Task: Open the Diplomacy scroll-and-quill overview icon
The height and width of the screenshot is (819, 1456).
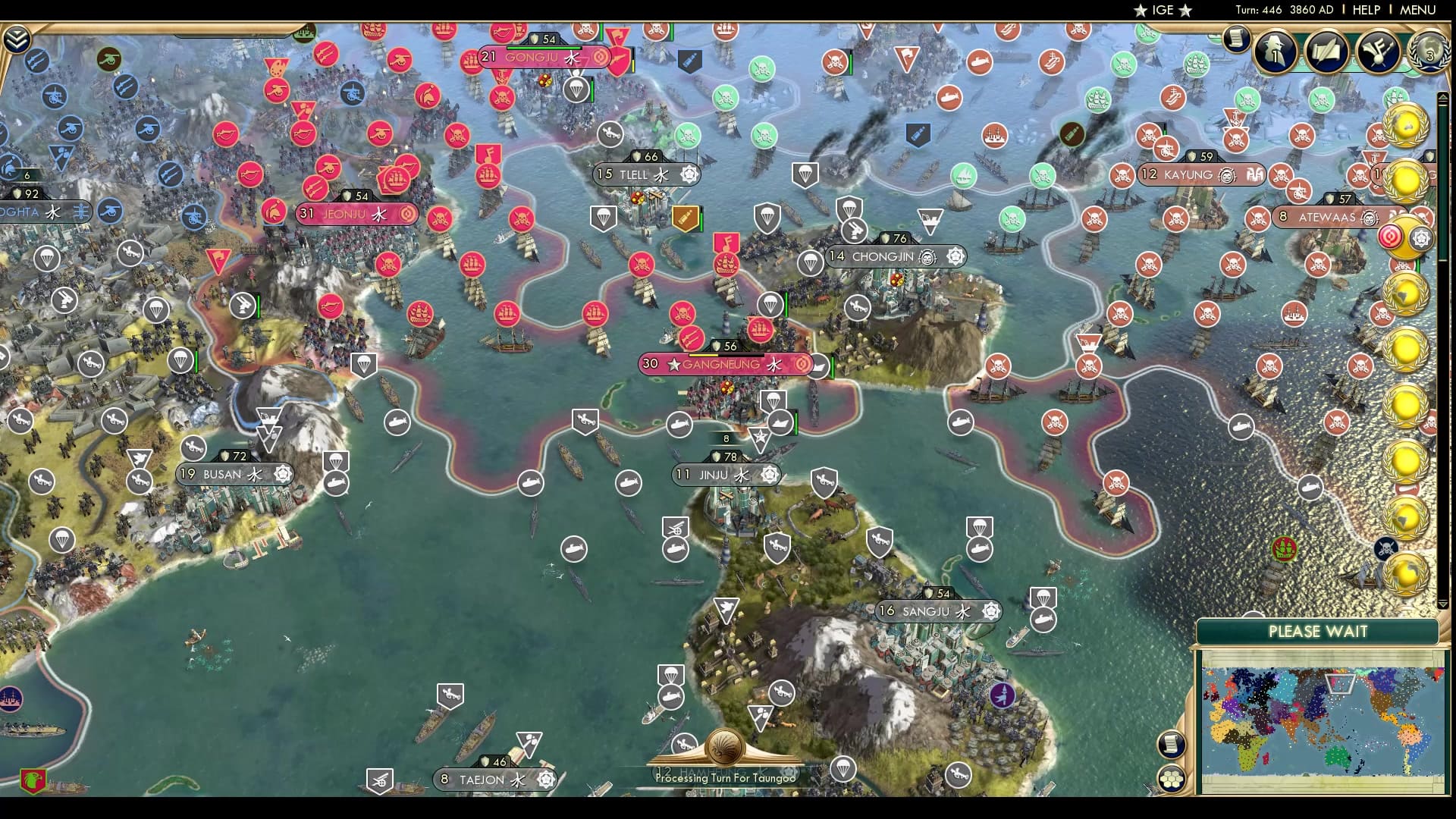Action: (x=1327, y=52)
